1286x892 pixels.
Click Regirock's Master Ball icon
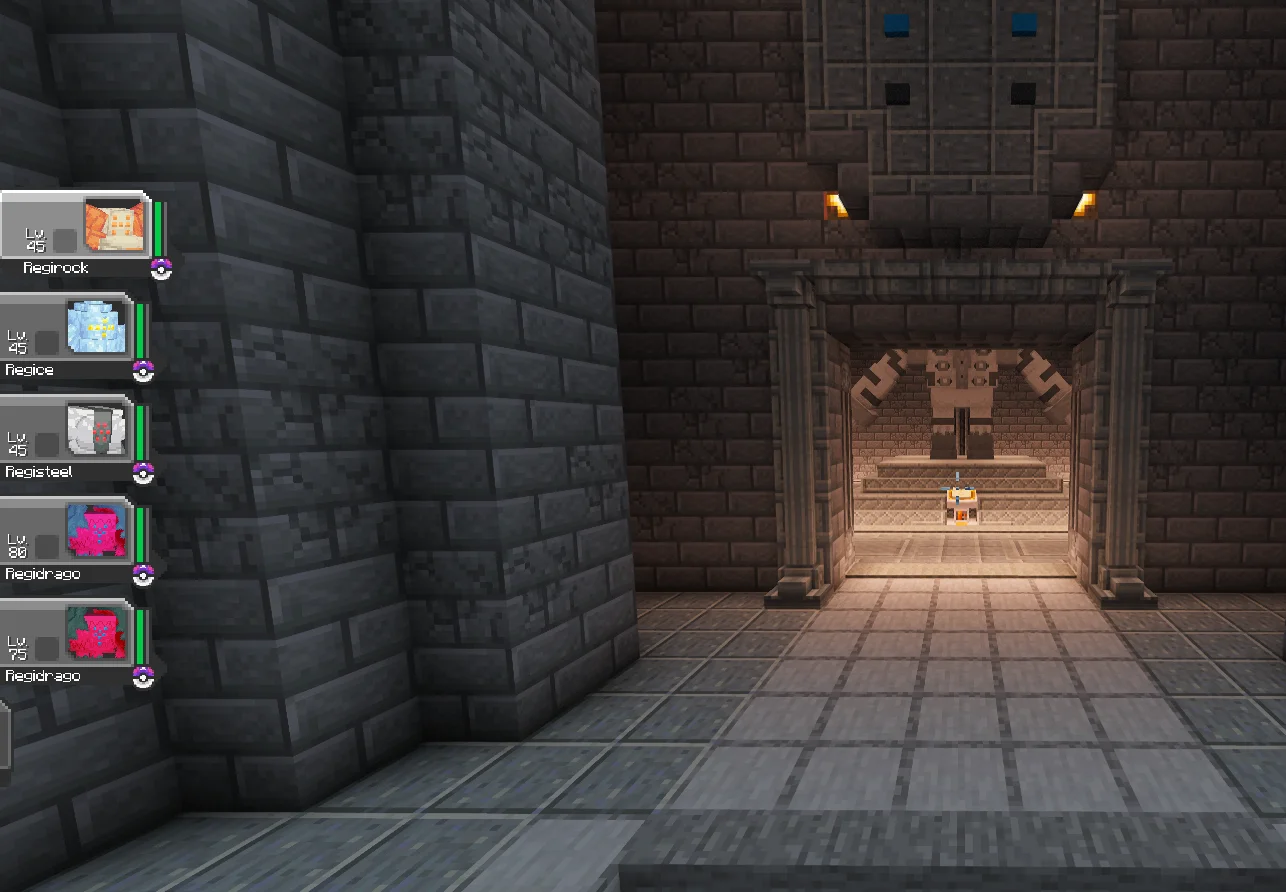(160, 270)
